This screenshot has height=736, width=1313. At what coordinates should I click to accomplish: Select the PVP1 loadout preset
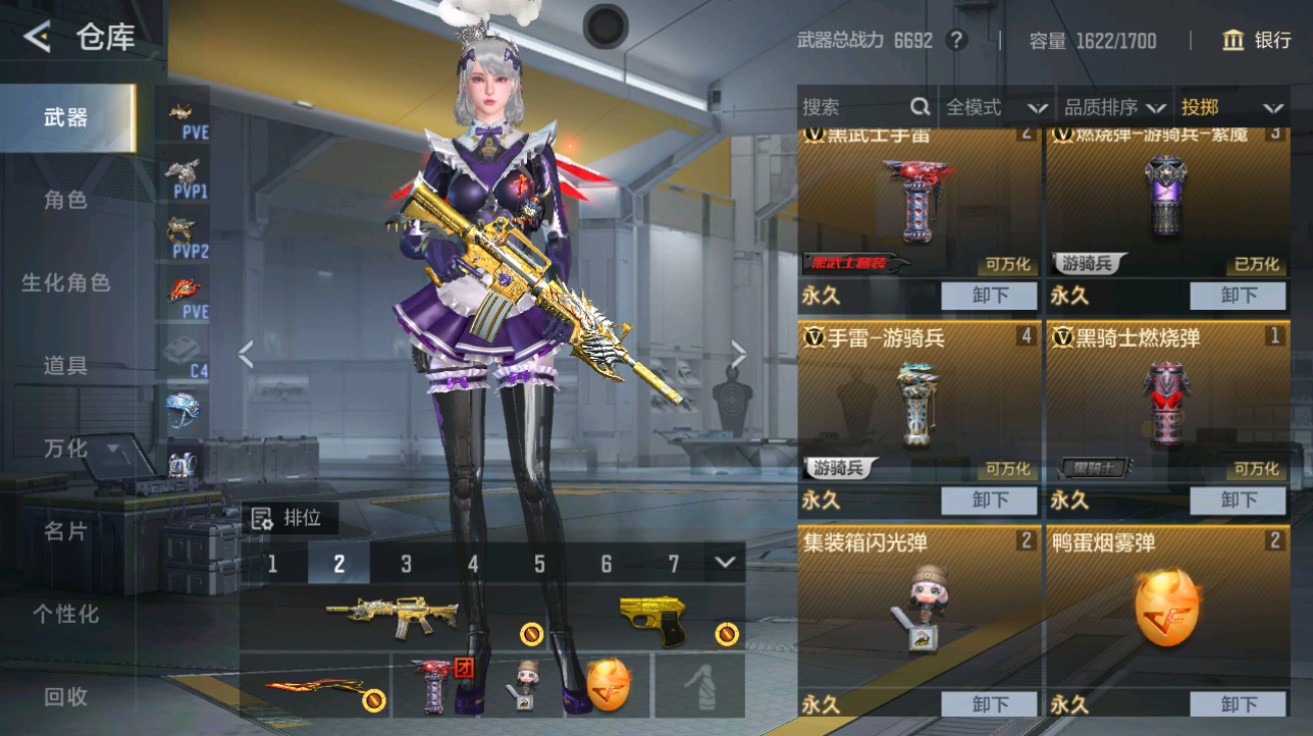[x=182, y=173]
